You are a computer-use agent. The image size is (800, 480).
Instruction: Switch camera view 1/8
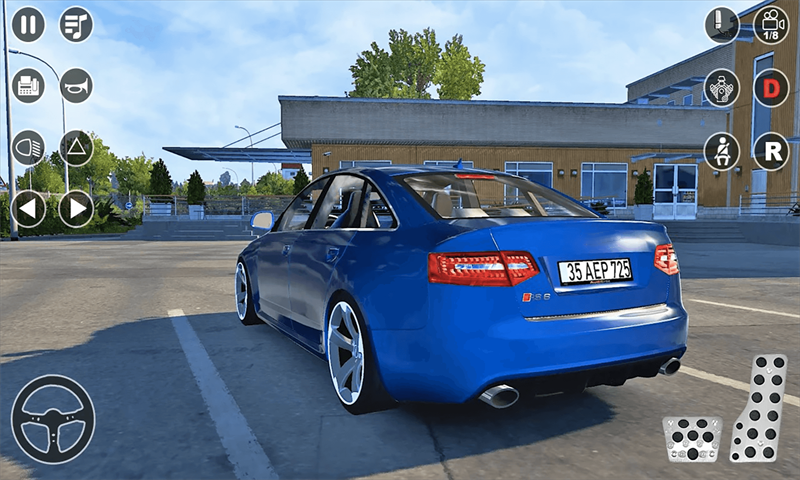(x=771, y=25)
